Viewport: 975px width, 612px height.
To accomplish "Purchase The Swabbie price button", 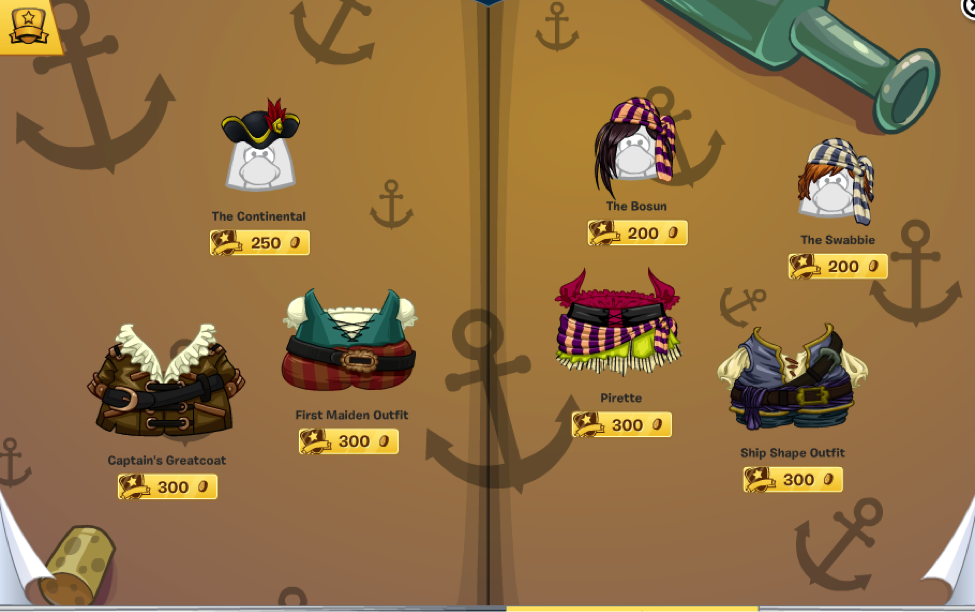I will click(838, 266).
